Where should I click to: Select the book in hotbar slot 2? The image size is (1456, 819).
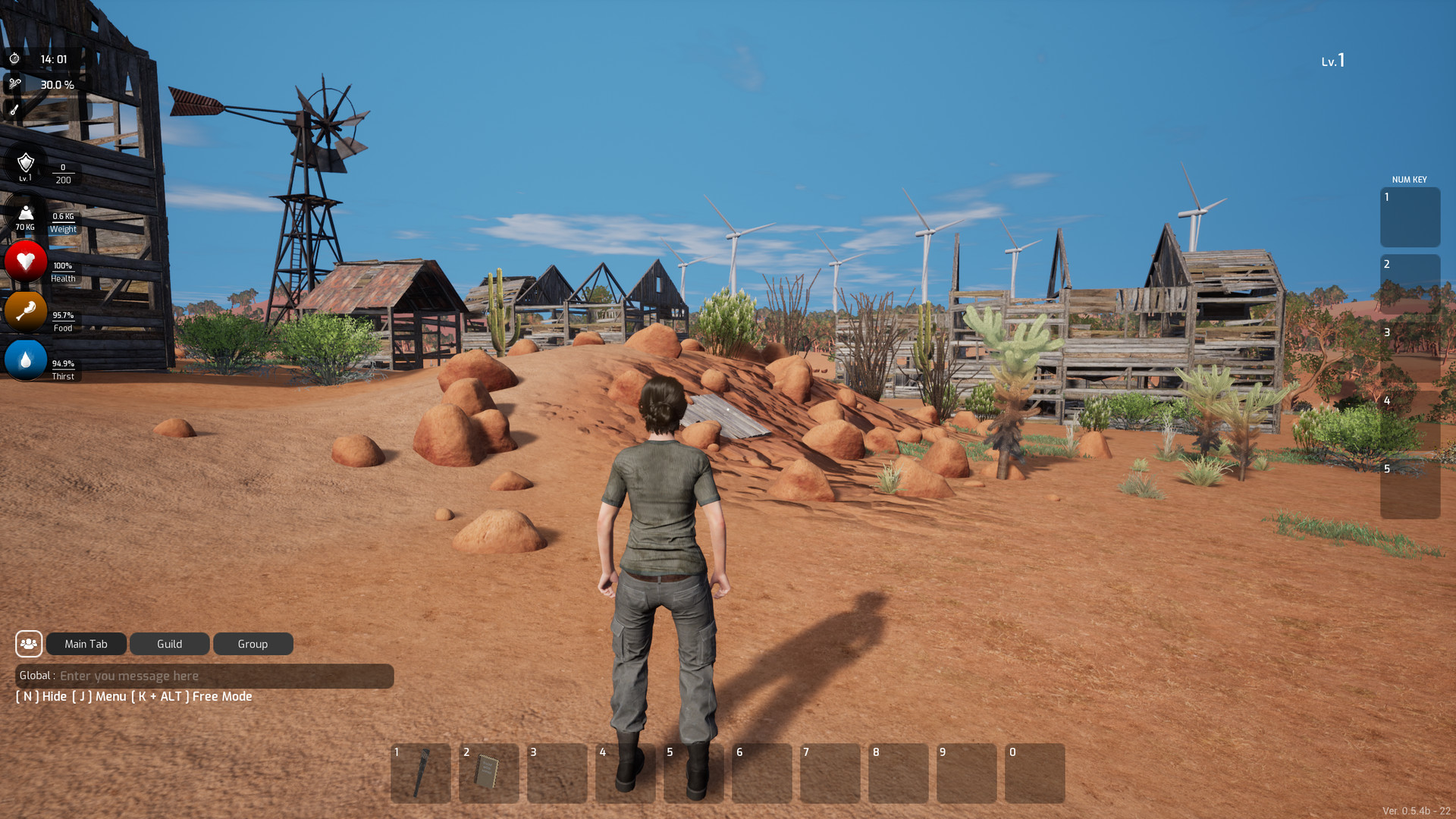(489, 773)
